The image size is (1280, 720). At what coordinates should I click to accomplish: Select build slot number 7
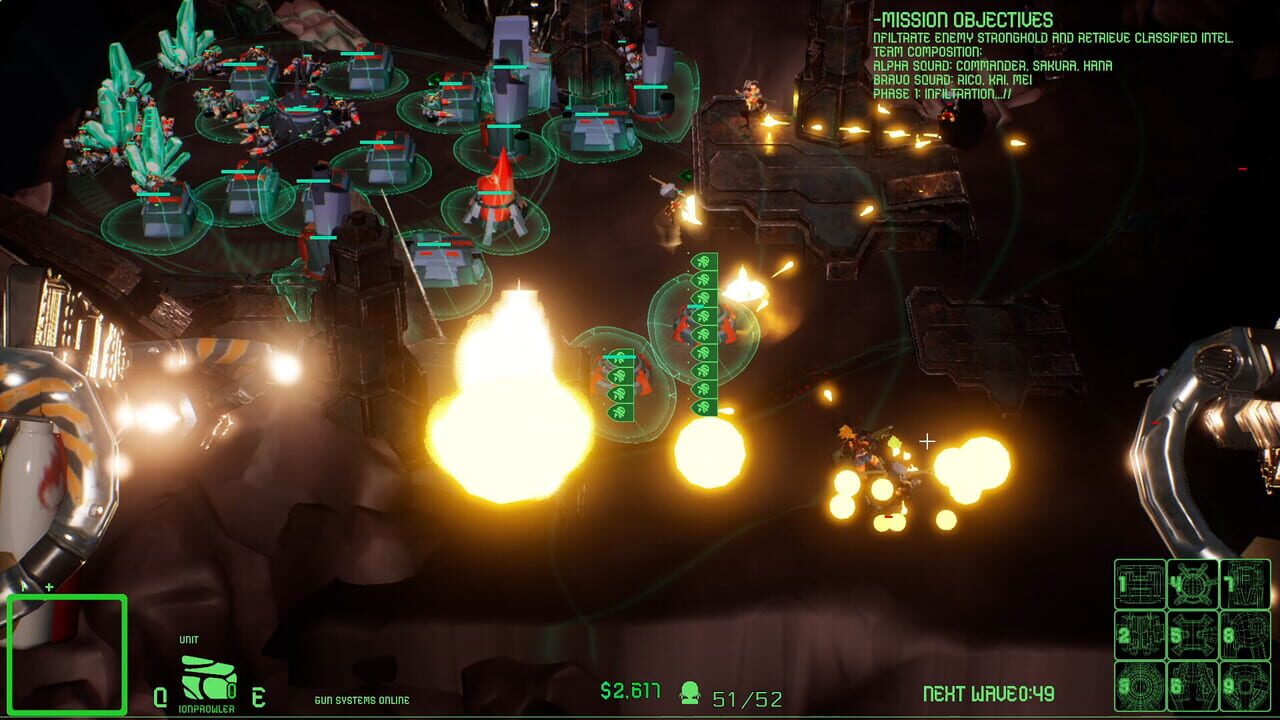(x=1244, y=584)
